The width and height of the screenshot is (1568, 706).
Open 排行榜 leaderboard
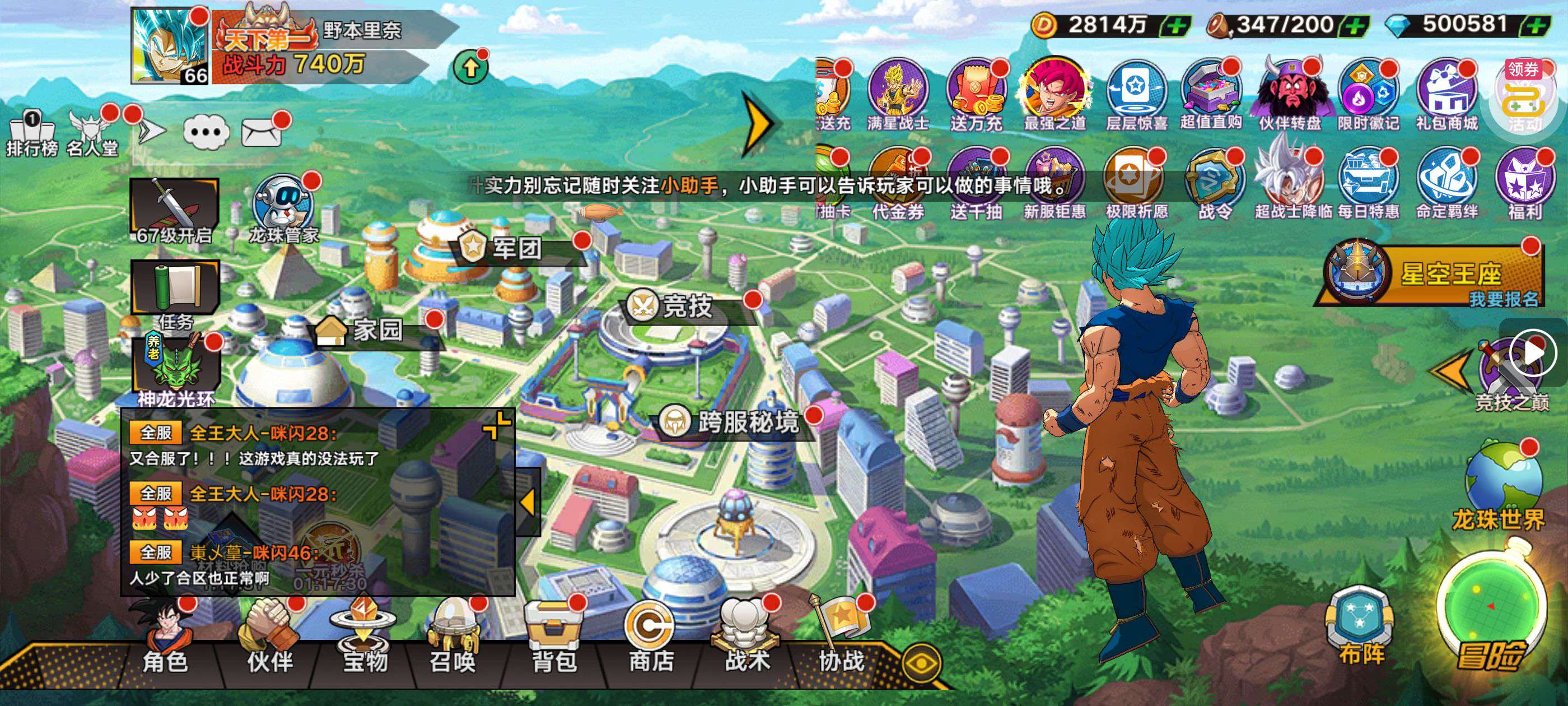click(x=32, y=134)
